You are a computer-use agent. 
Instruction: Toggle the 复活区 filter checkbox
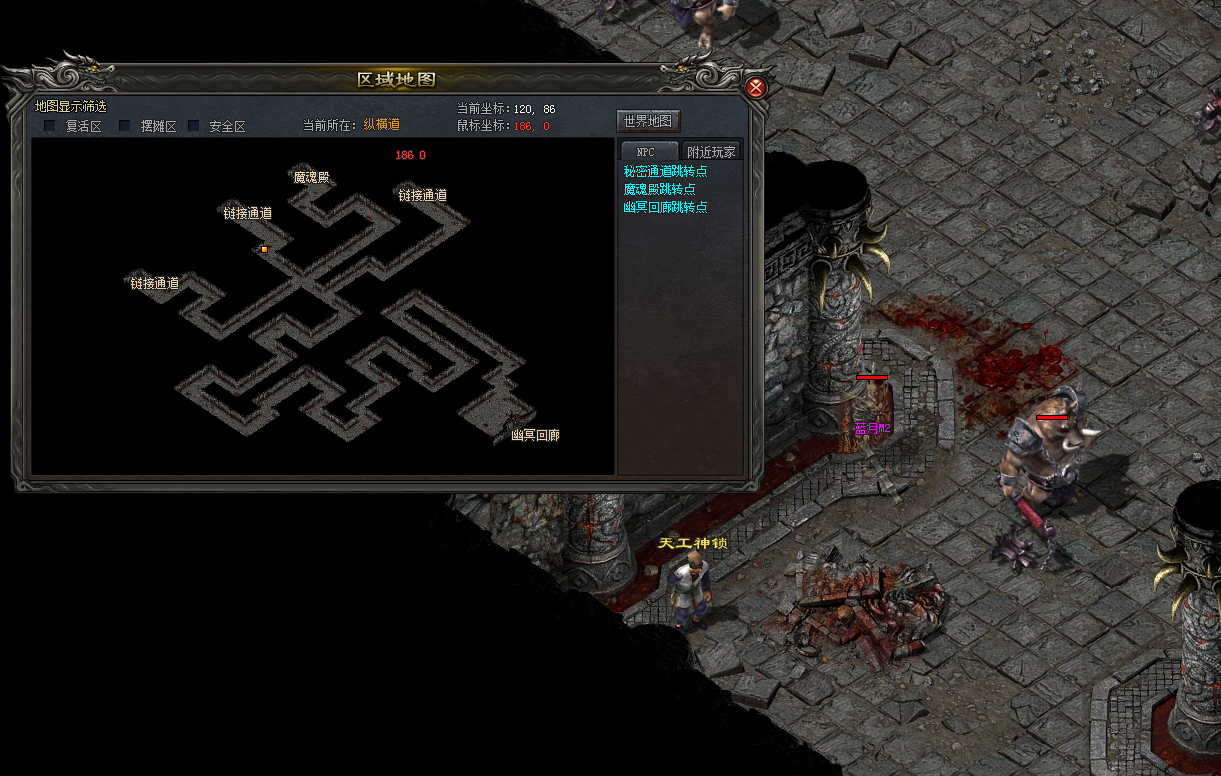50,126
